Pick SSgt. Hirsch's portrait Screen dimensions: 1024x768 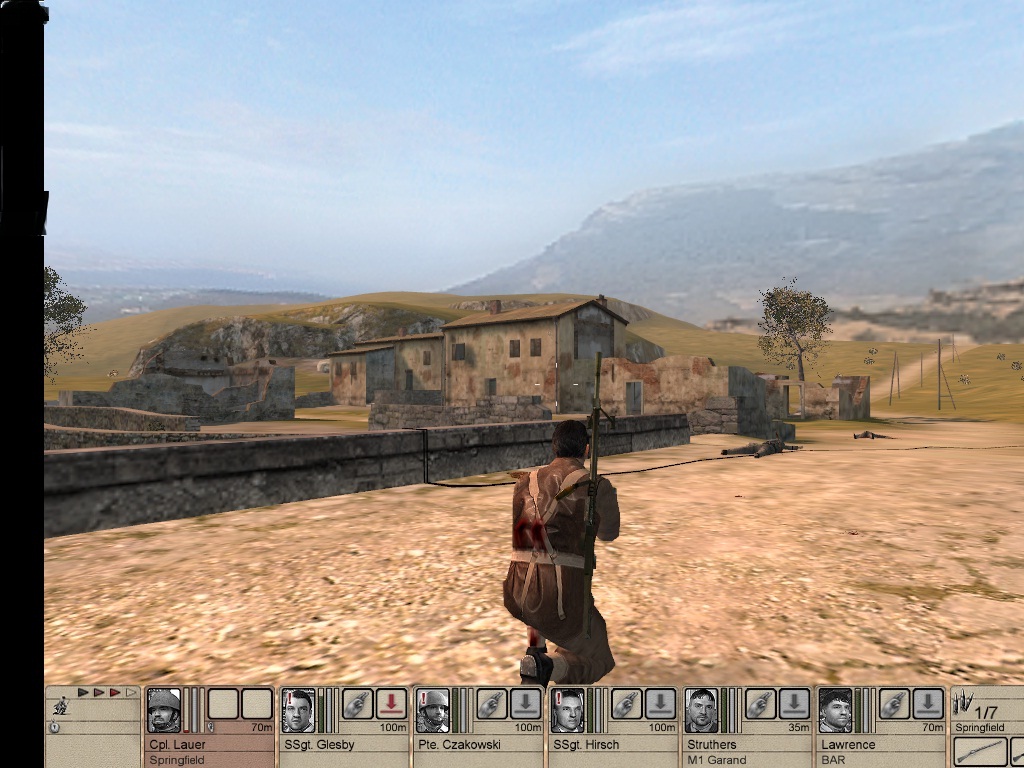pyautogui.click(x=567, y=710)
